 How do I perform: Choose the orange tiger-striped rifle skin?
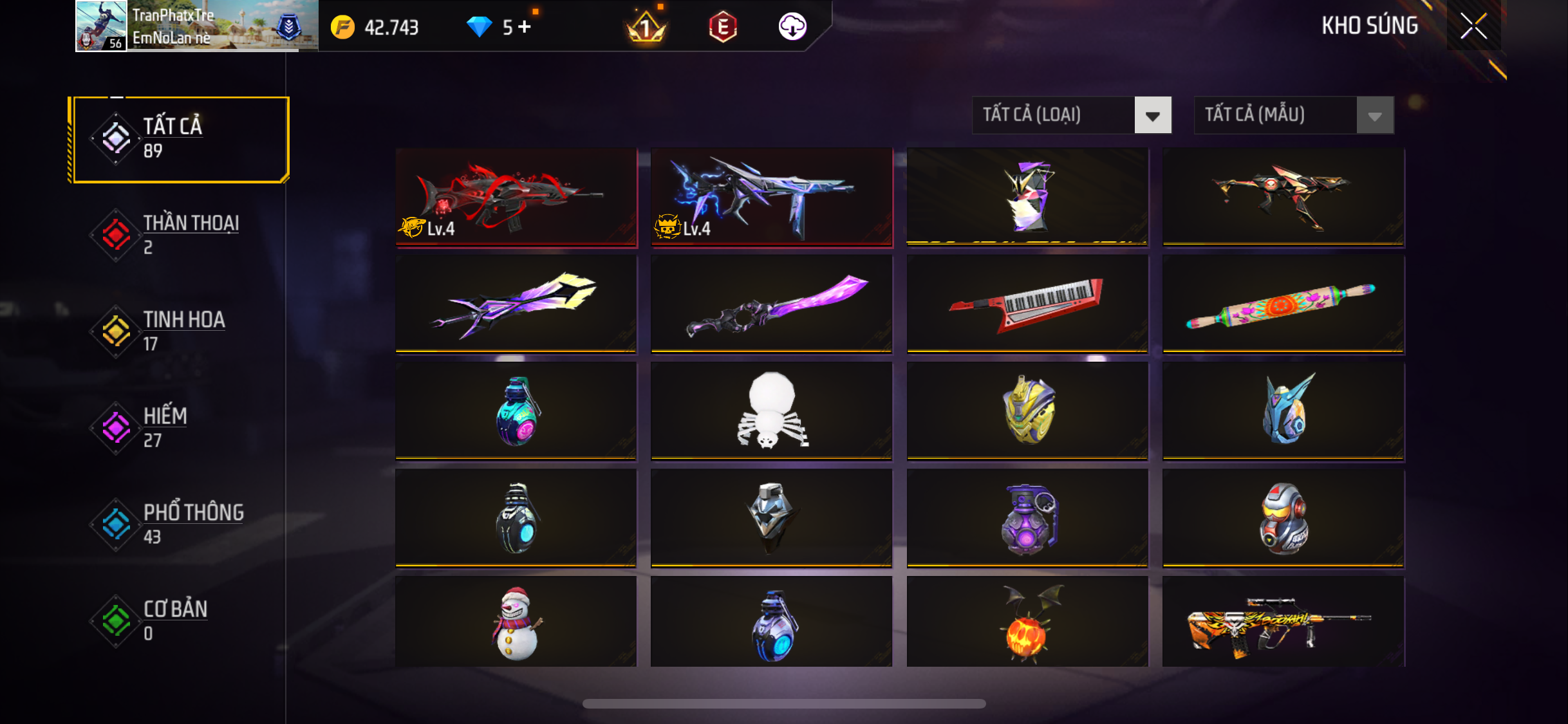tap(1283, 622)
